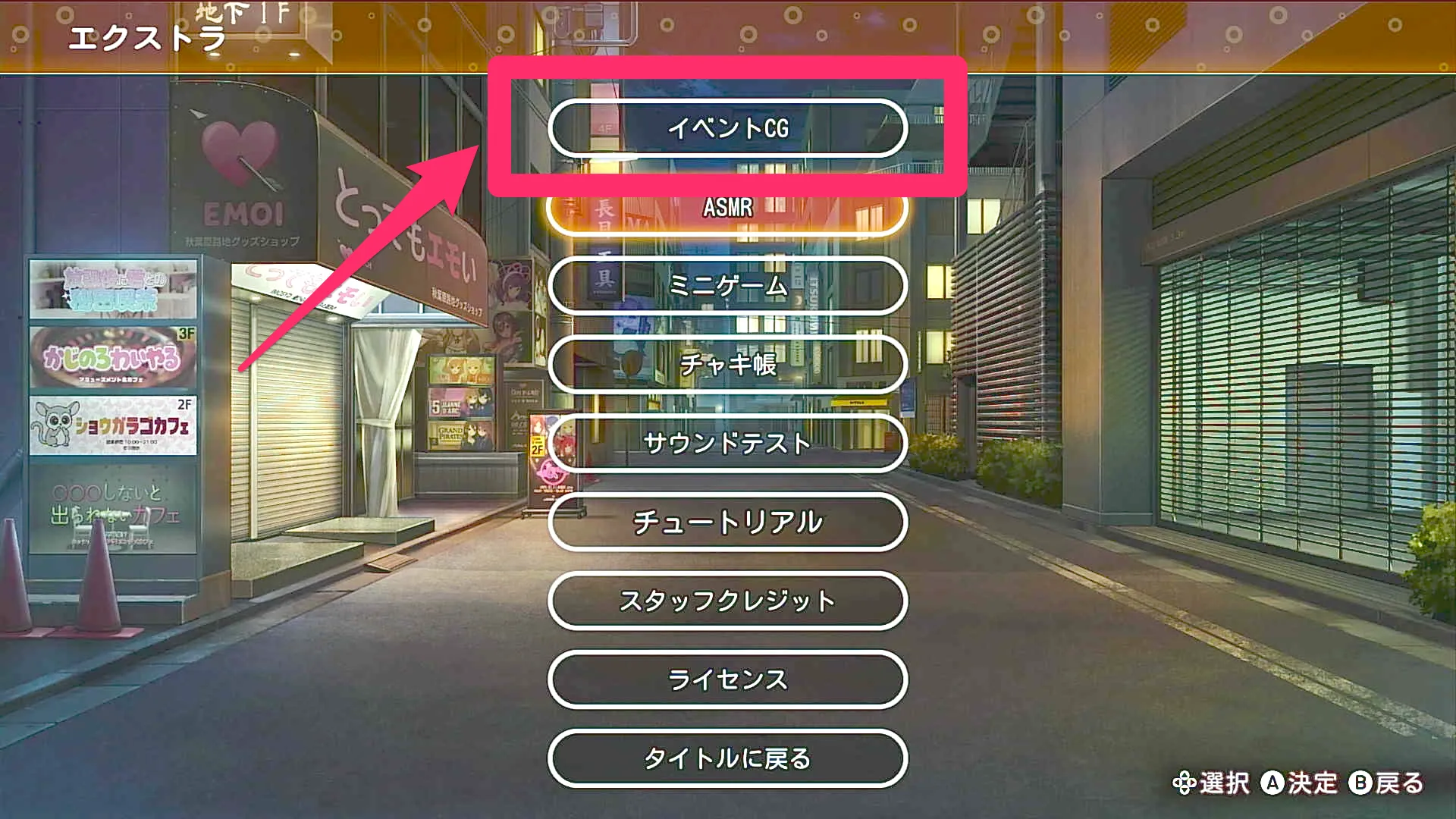This screenshot has height=819, width=1456.
Task: Click the 秘密倶楽部 sign at top left
Action: point(114,288)
